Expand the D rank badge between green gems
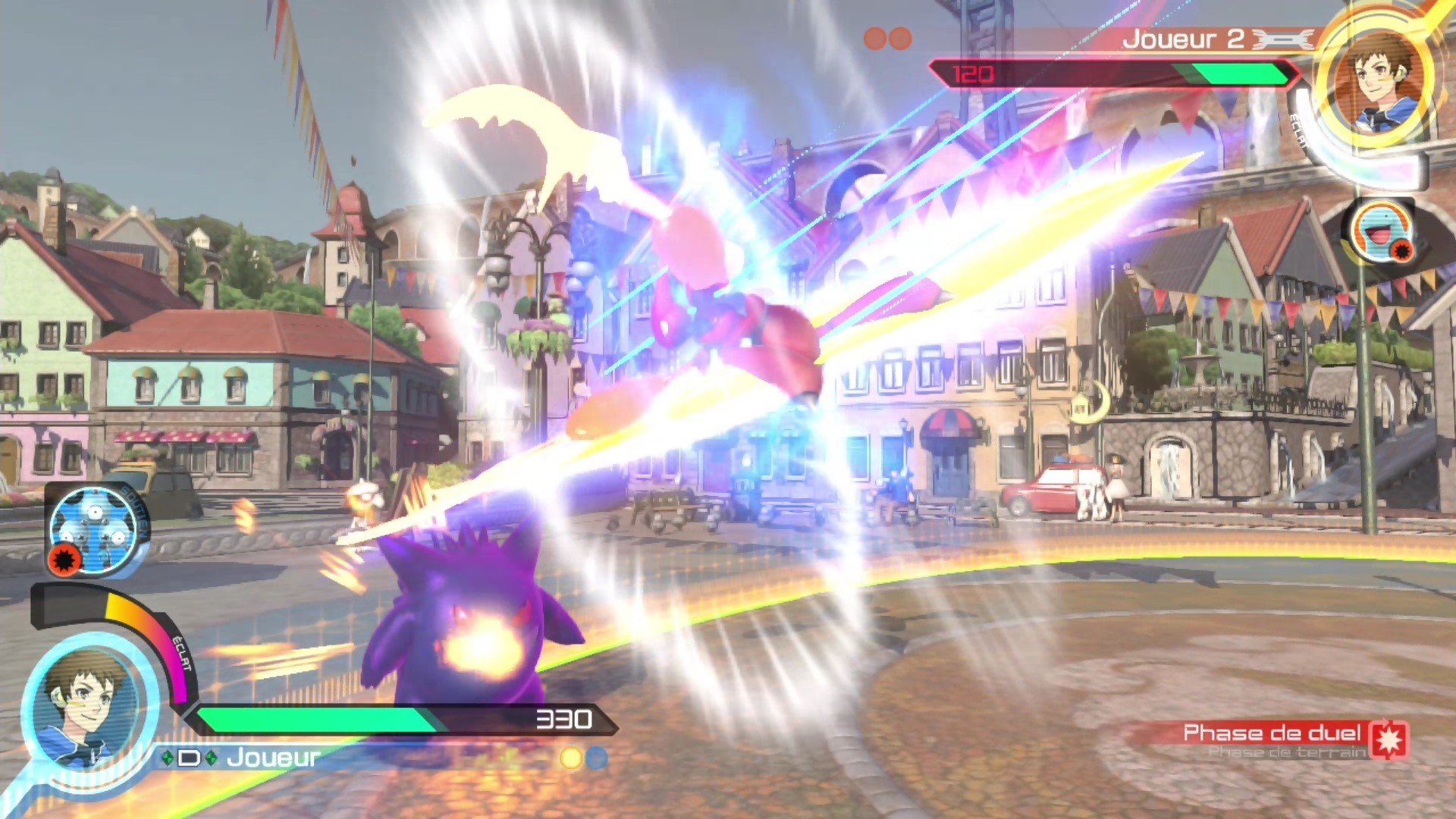The image size is (1456, 819). [190, 759]
